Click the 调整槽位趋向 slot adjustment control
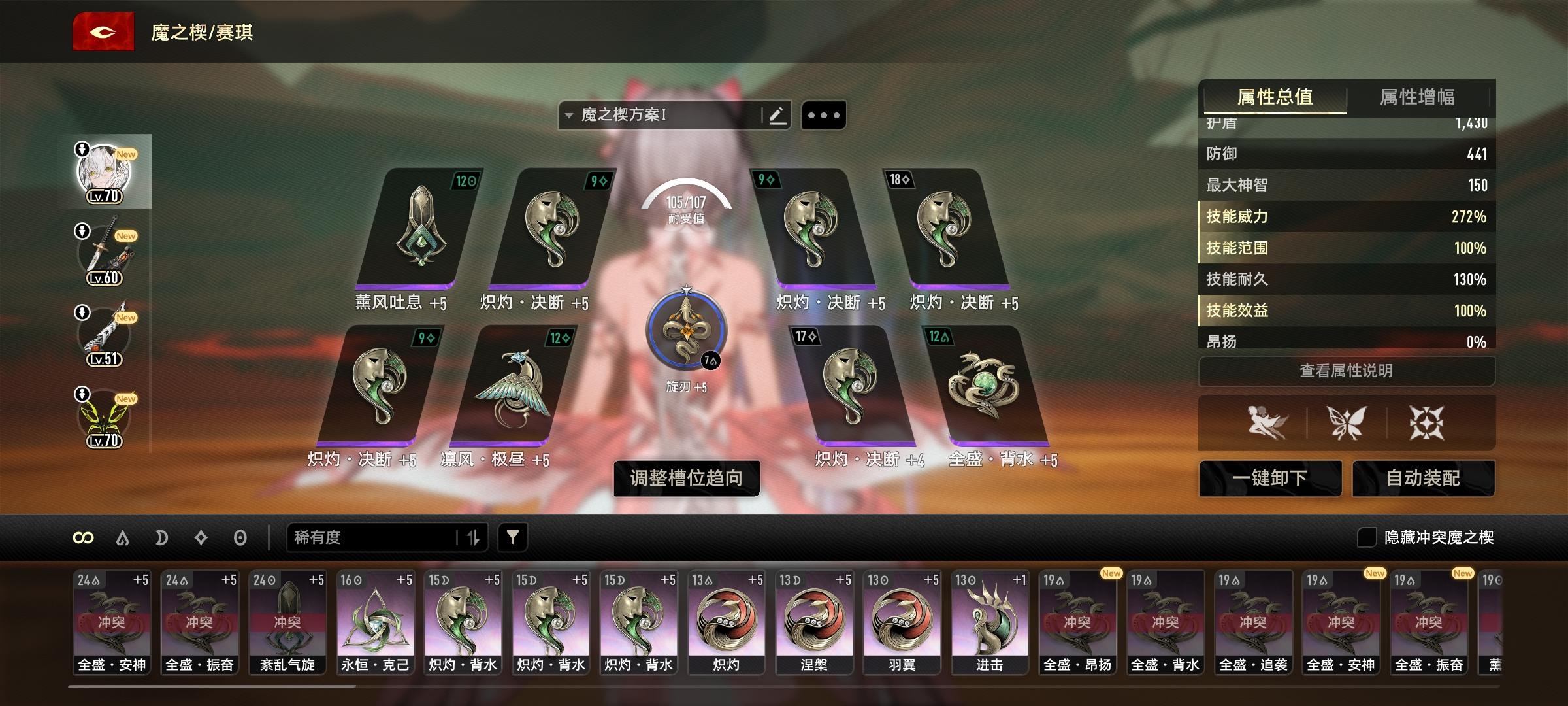This screenshot has width=1568, height=706. 686,479
